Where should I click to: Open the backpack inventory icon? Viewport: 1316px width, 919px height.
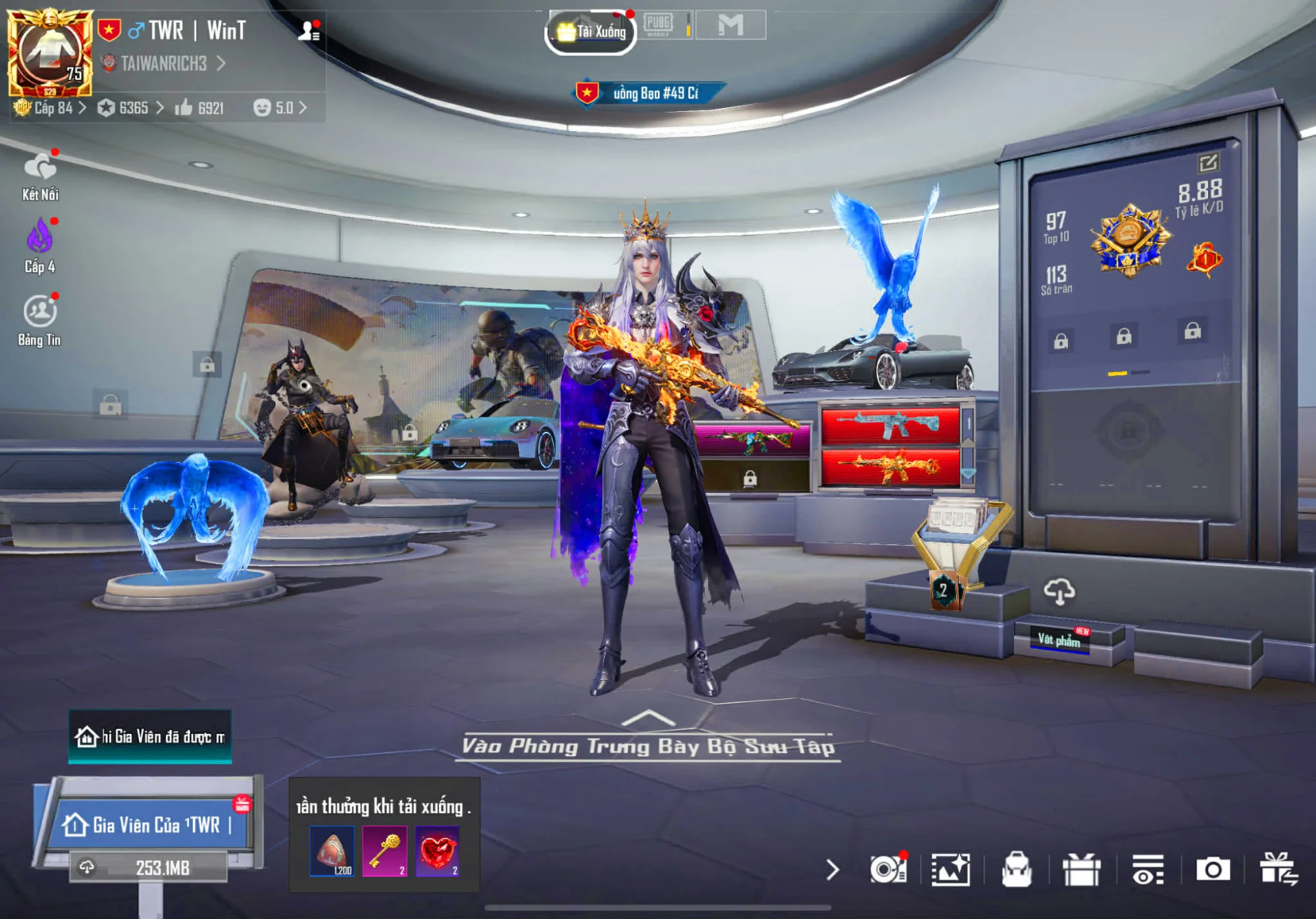click(x=1016, y=870)
